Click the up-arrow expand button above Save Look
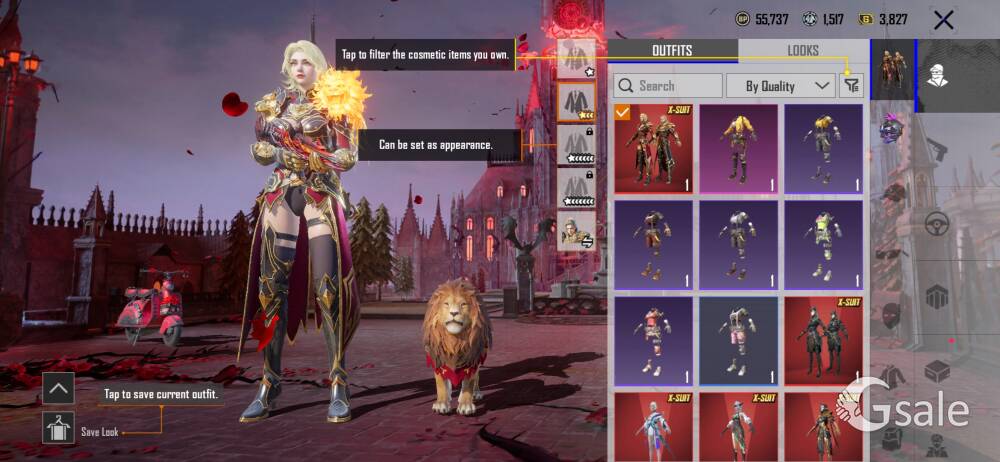 tap(58, 388)
